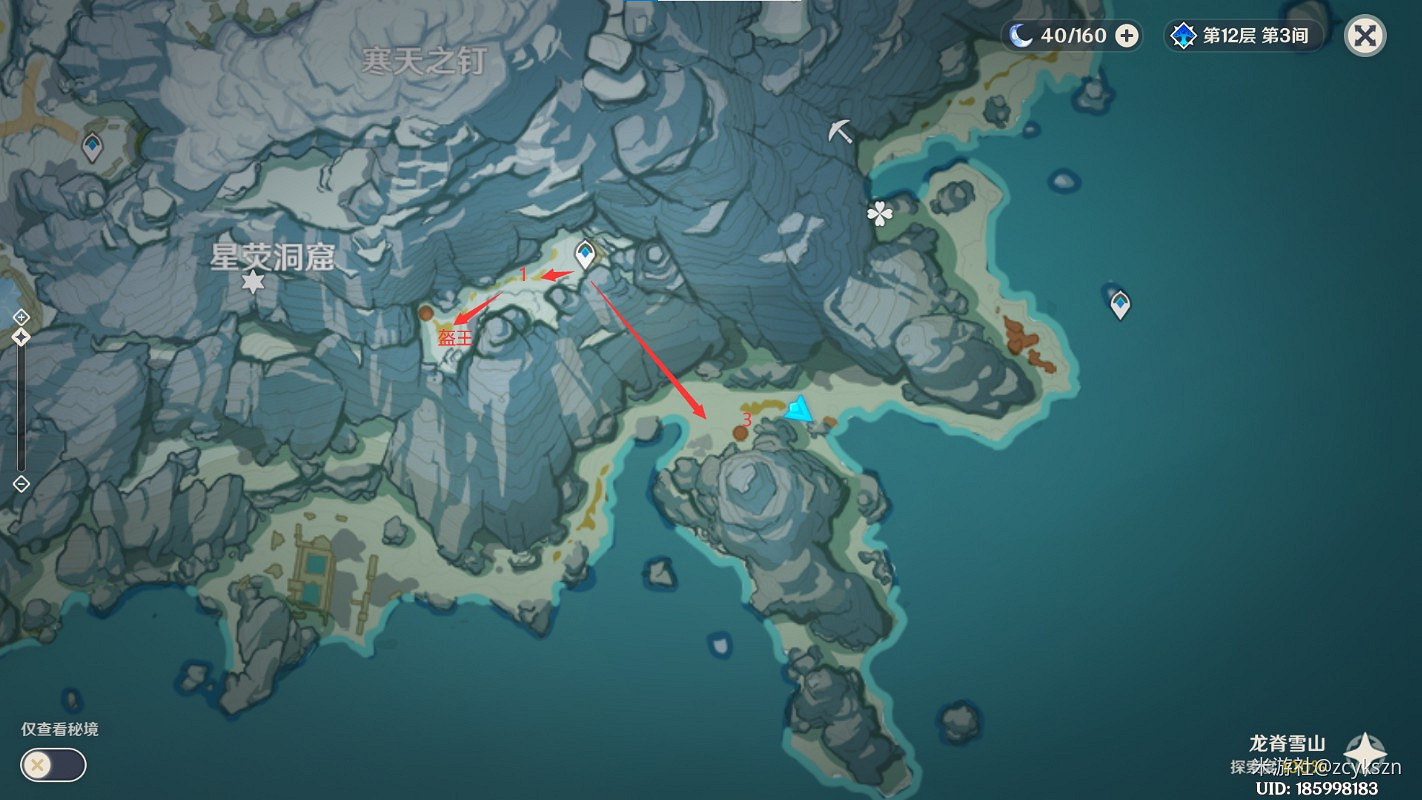Toggle the 仅查看秘境 switch
Screen dimensions: 1422x800
pos(51,764)
